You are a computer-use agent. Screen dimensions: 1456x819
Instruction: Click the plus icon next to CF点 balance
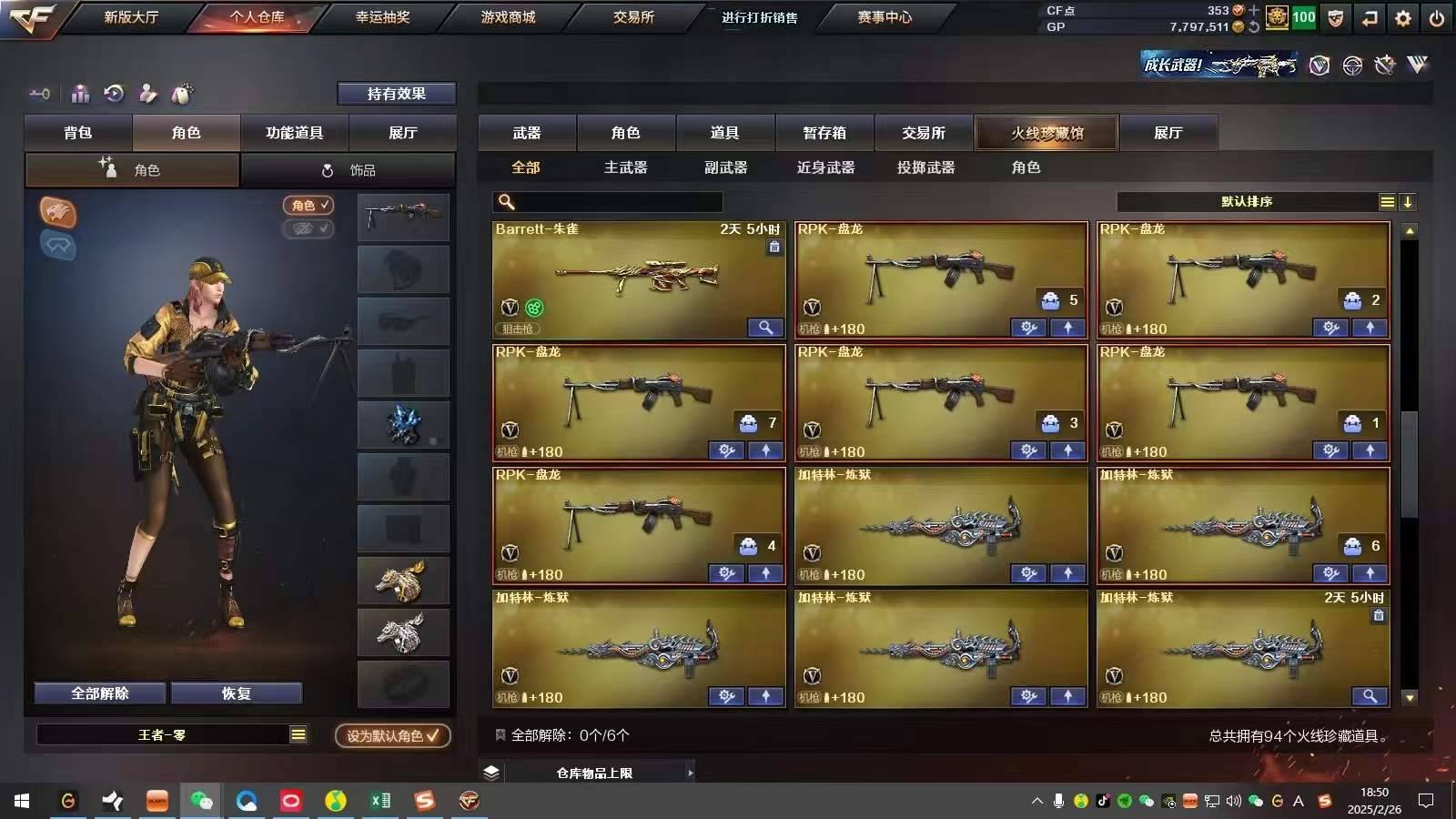pyautogui.click(x=1254, y=10)
